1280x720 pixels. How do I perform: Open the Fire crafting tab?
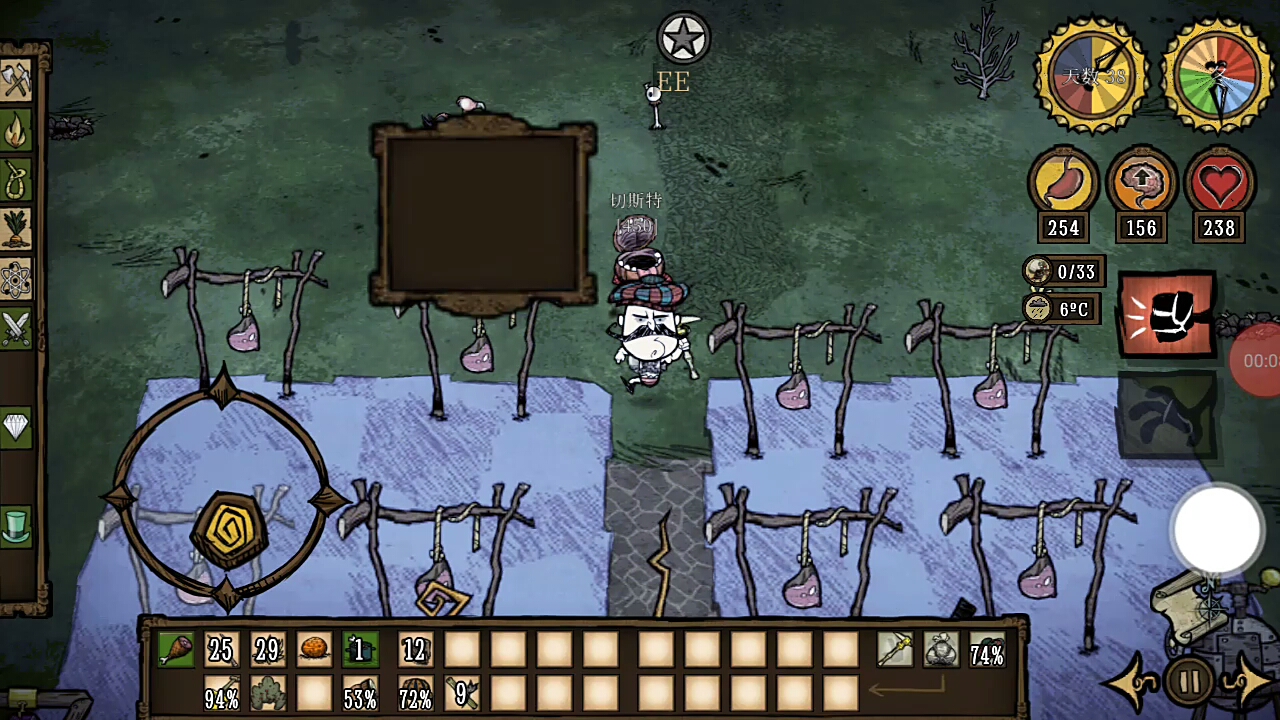pyautogui.click(x=17, y=131)
